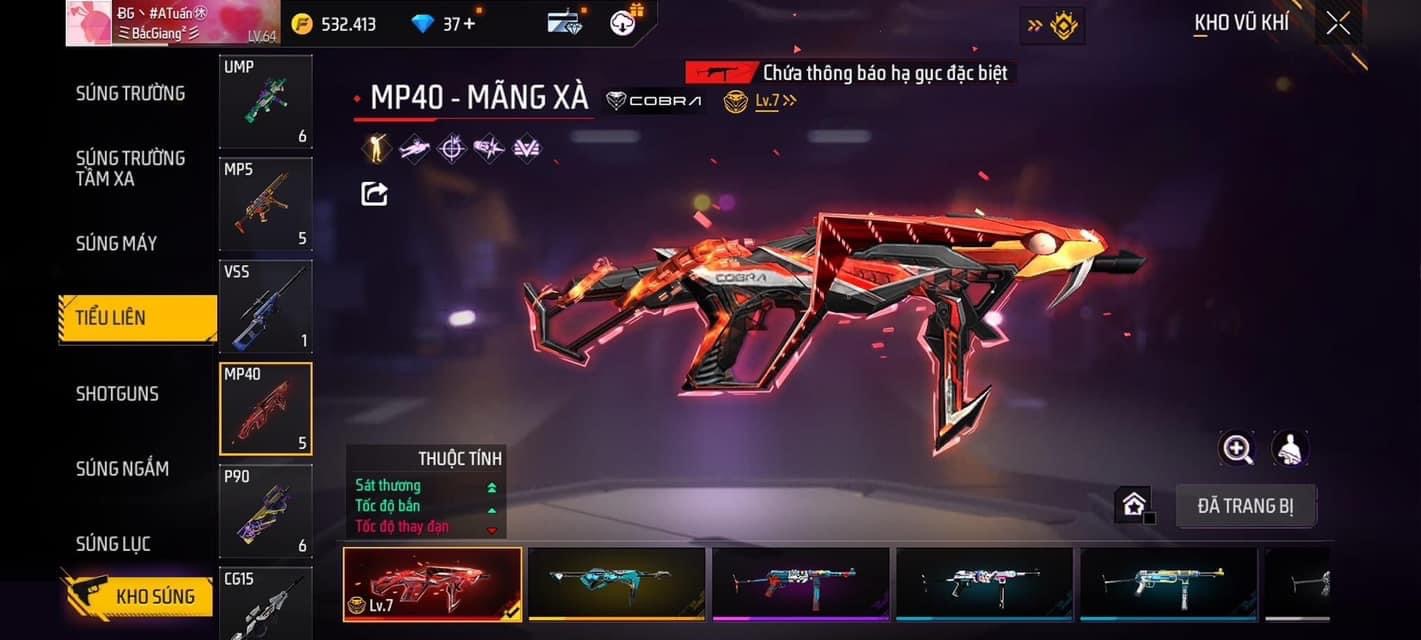The image size is (1421, 640).
Task: Pick the MP5 weapon tile
Action: coord(266,204)
